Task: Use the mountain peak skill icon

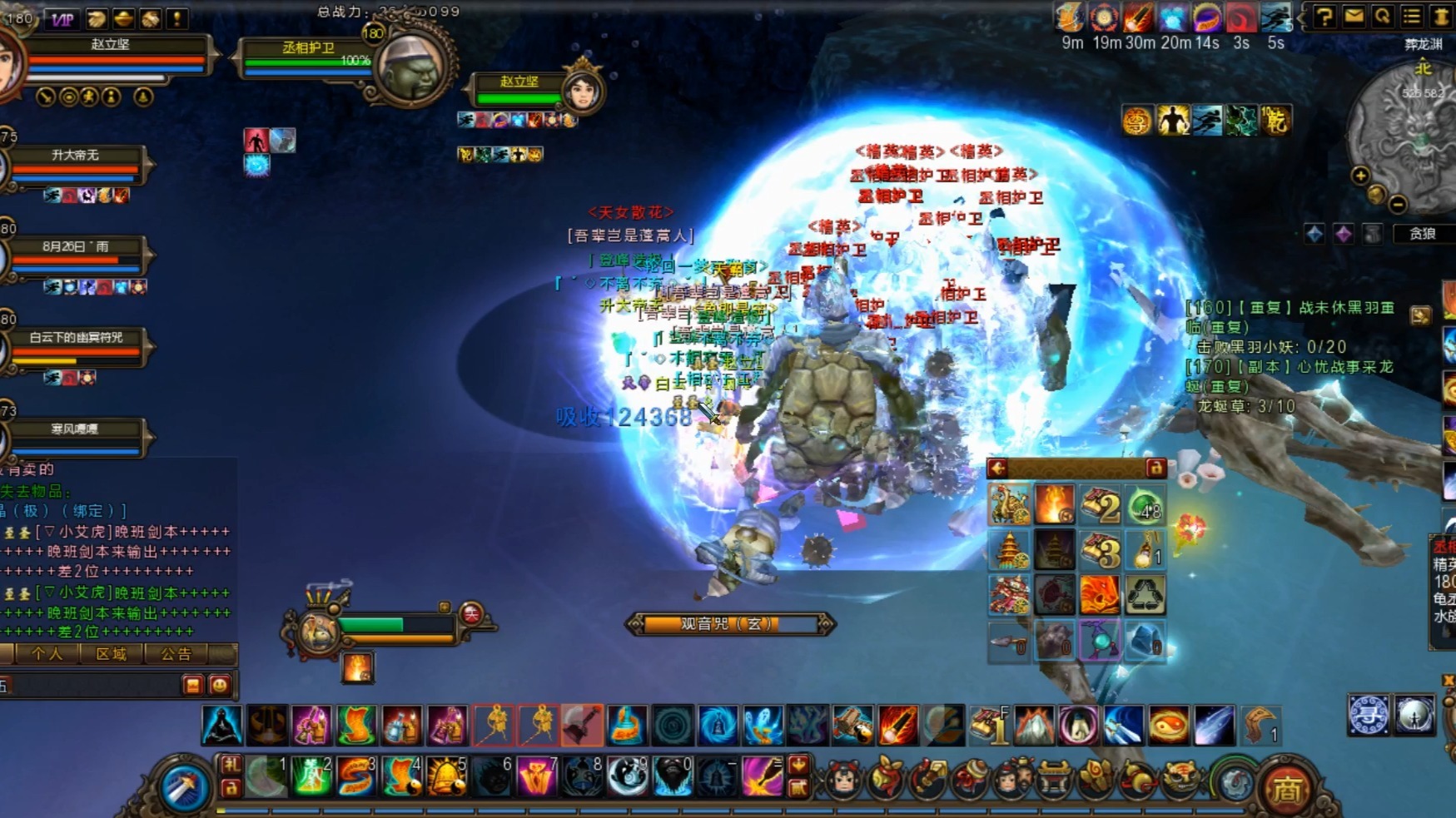Action: click(1033, 725)
